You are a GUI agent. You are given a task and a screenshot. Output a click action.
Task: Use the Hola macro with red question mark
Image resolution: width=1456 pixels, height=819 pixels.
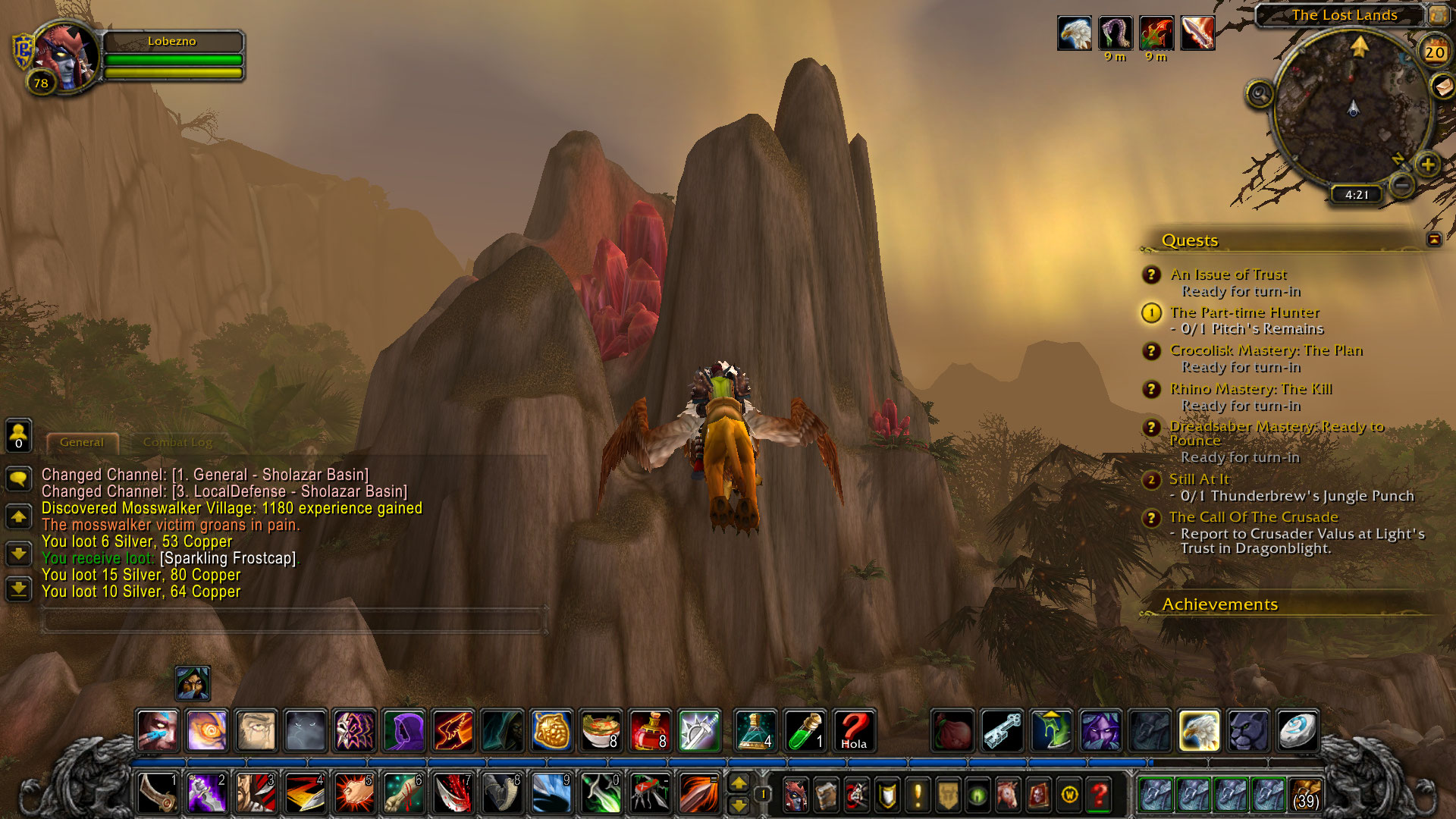854,731
